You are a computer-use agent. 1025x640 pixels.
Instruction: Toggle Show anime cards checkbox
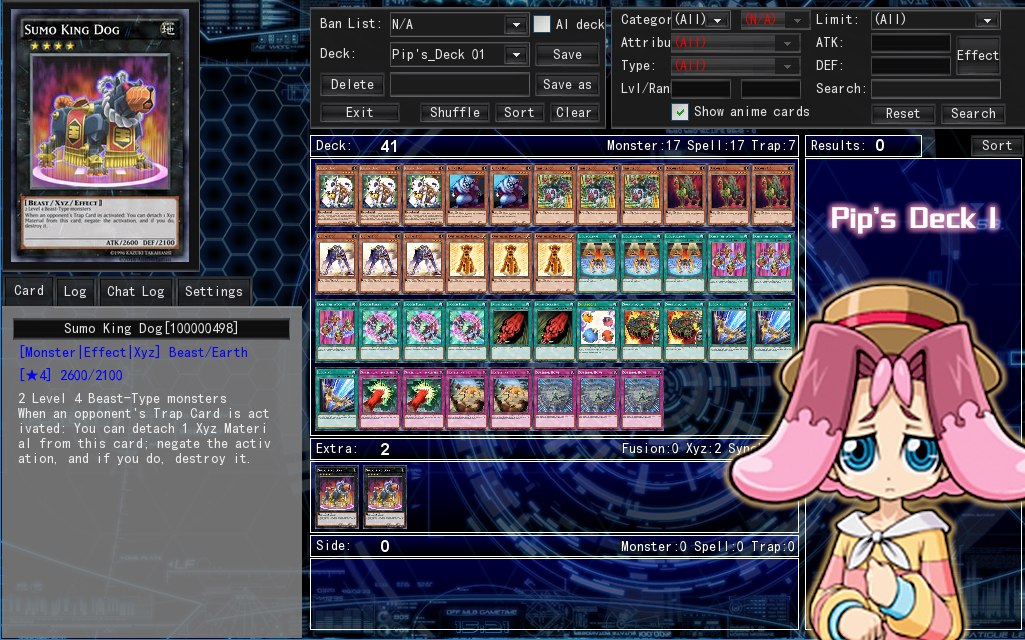(x=680, y=112)
